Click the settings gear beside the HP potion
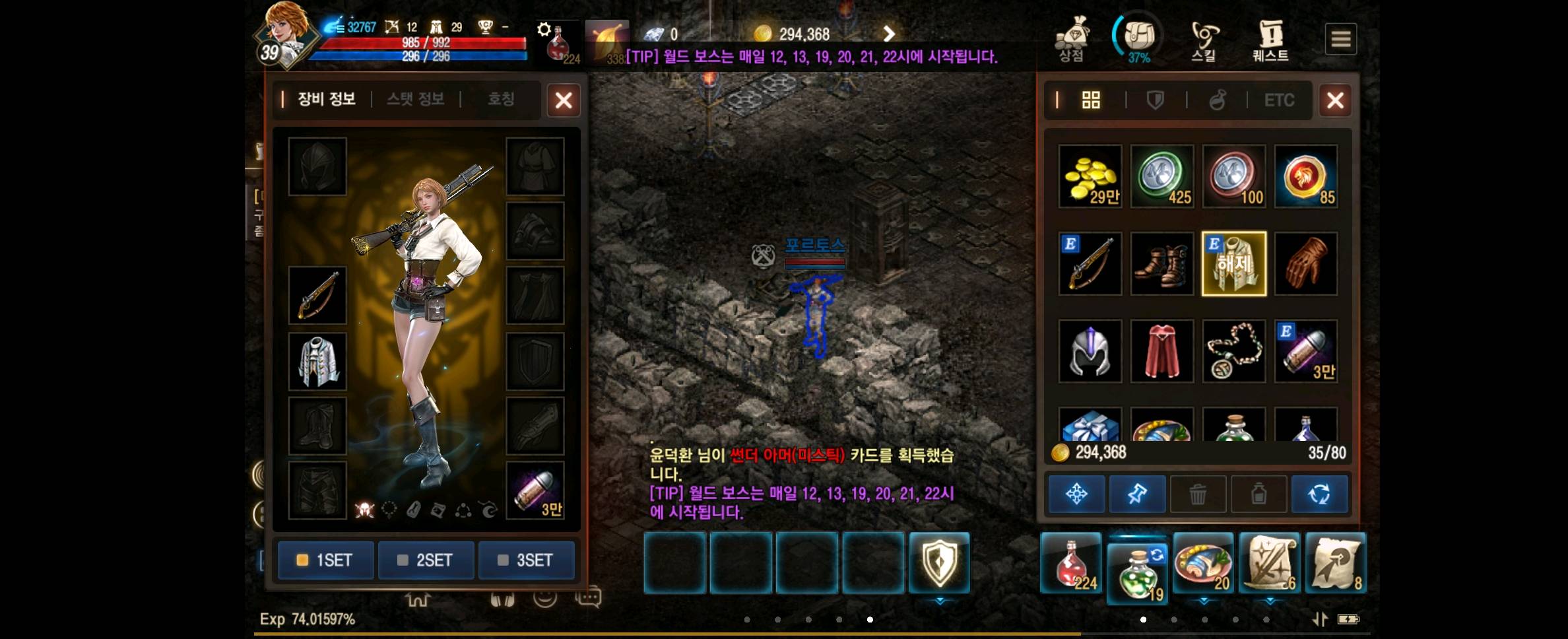Image resolution: width=1568 pixels, height=639 pixels. tap(545, 28)
